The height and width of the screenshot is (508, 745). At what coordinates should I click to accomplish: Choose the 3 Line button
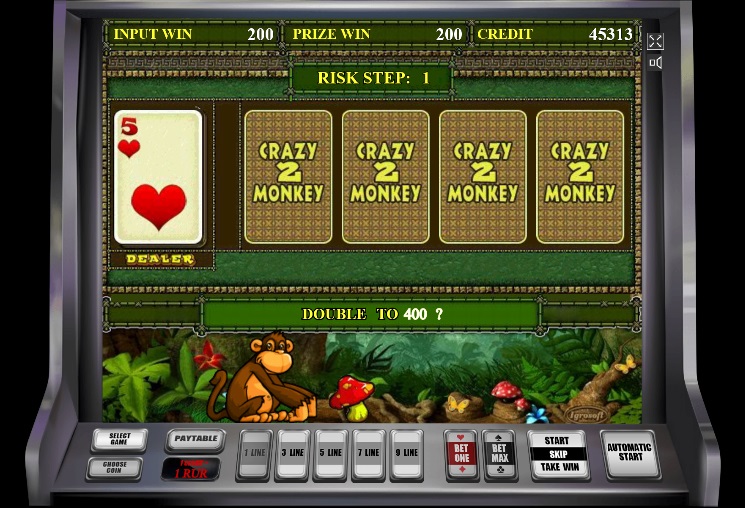(x=294, y=455)
